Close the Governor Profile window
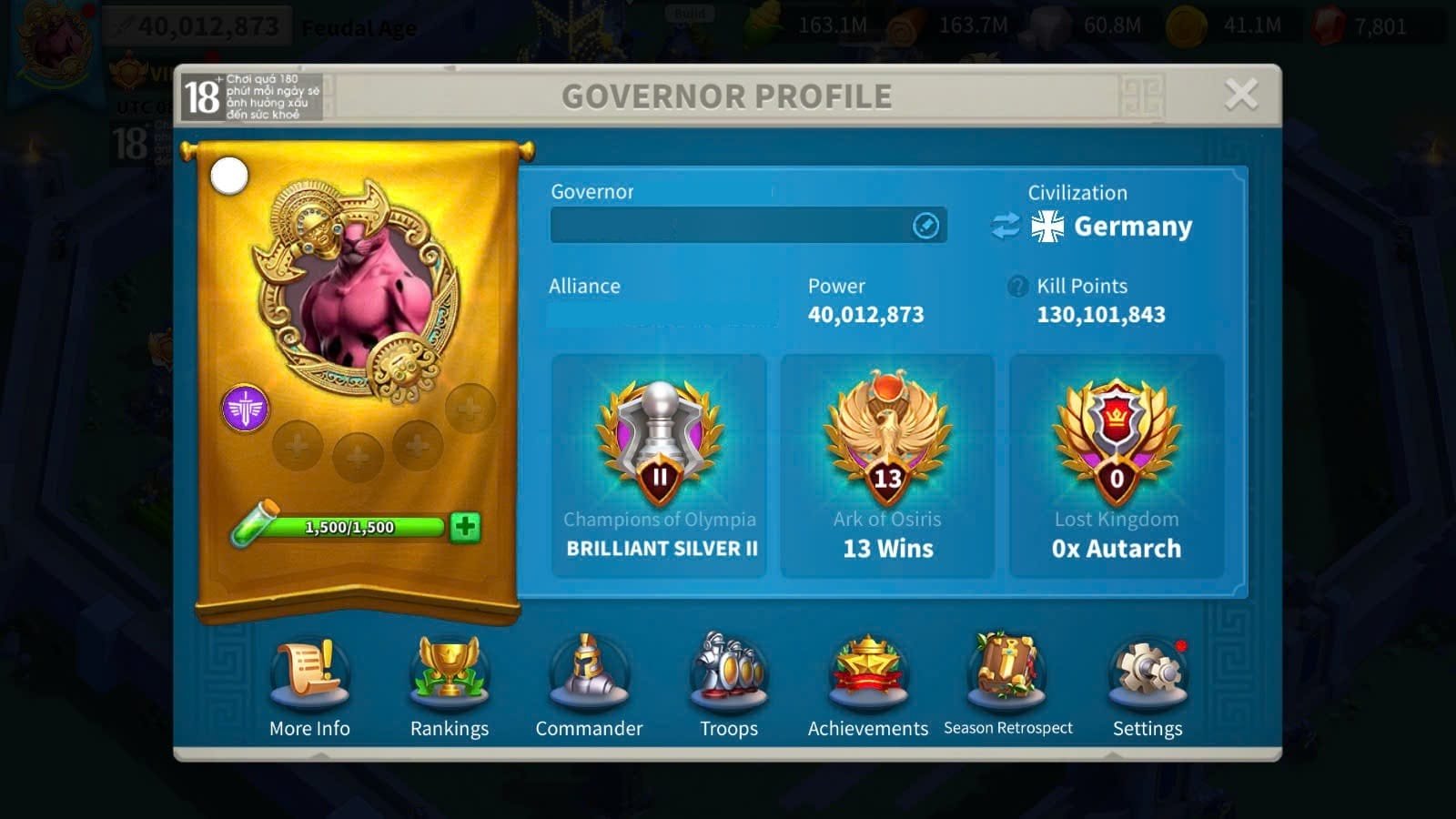Screen dimensions: 1456x819 click(1240, 95)
